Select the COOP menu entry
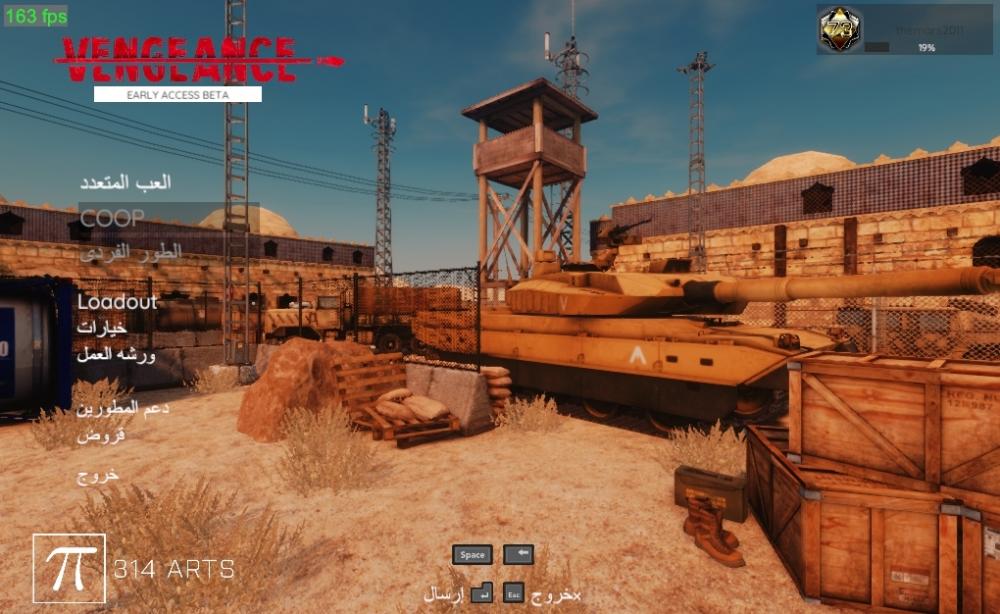 pyautogui.click(x=112, y=217)
